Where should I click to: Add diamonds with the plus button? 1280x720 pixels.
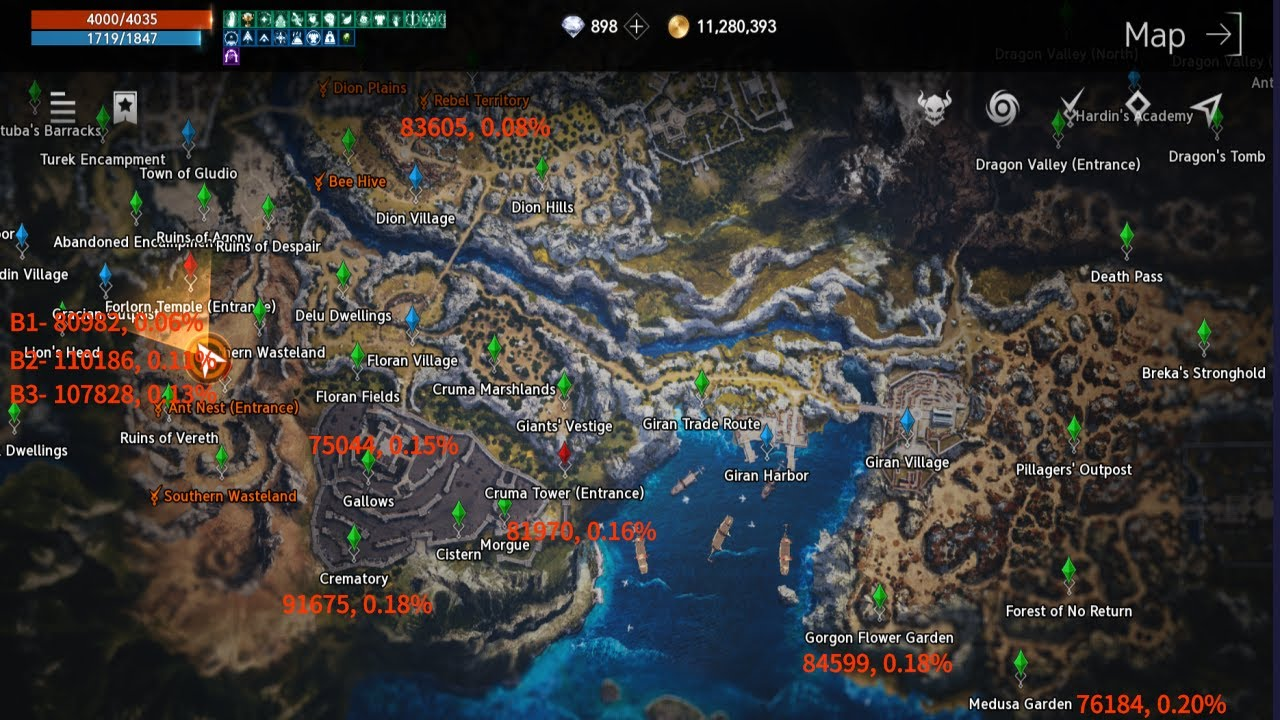coord(637,27)
